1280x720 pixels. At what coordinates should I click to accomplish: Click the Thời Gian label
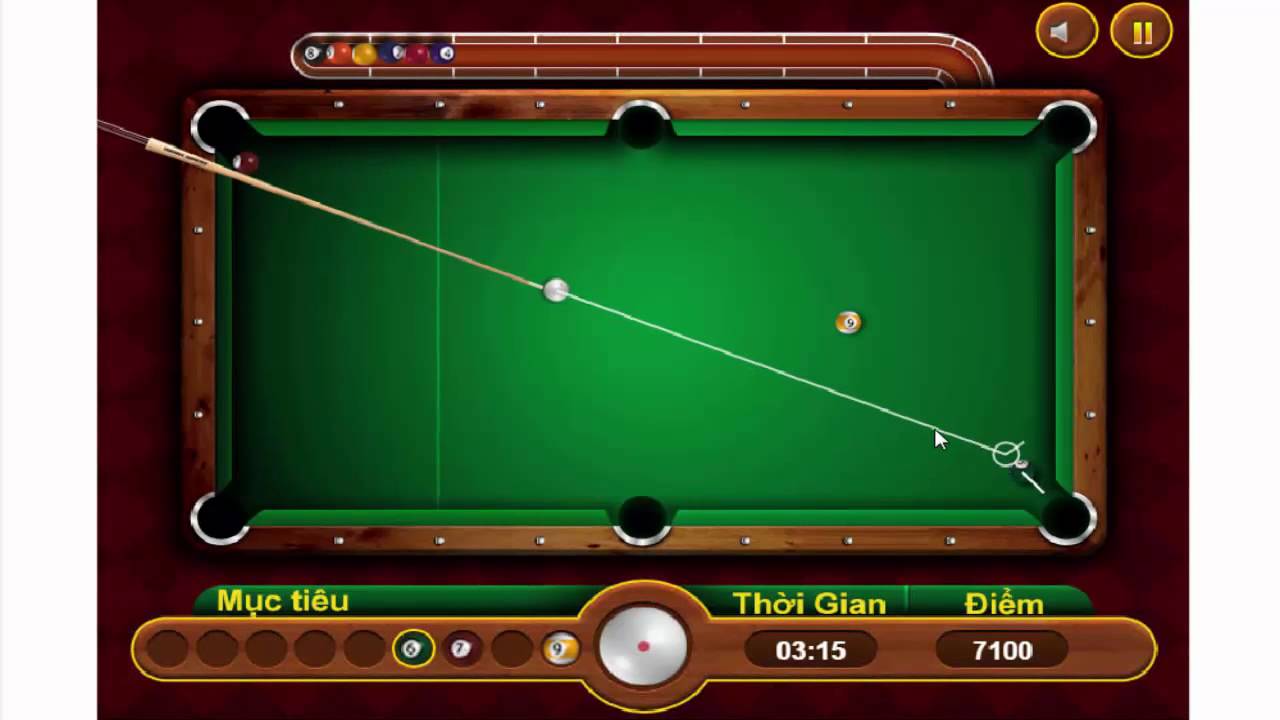[x=809, y=603]
